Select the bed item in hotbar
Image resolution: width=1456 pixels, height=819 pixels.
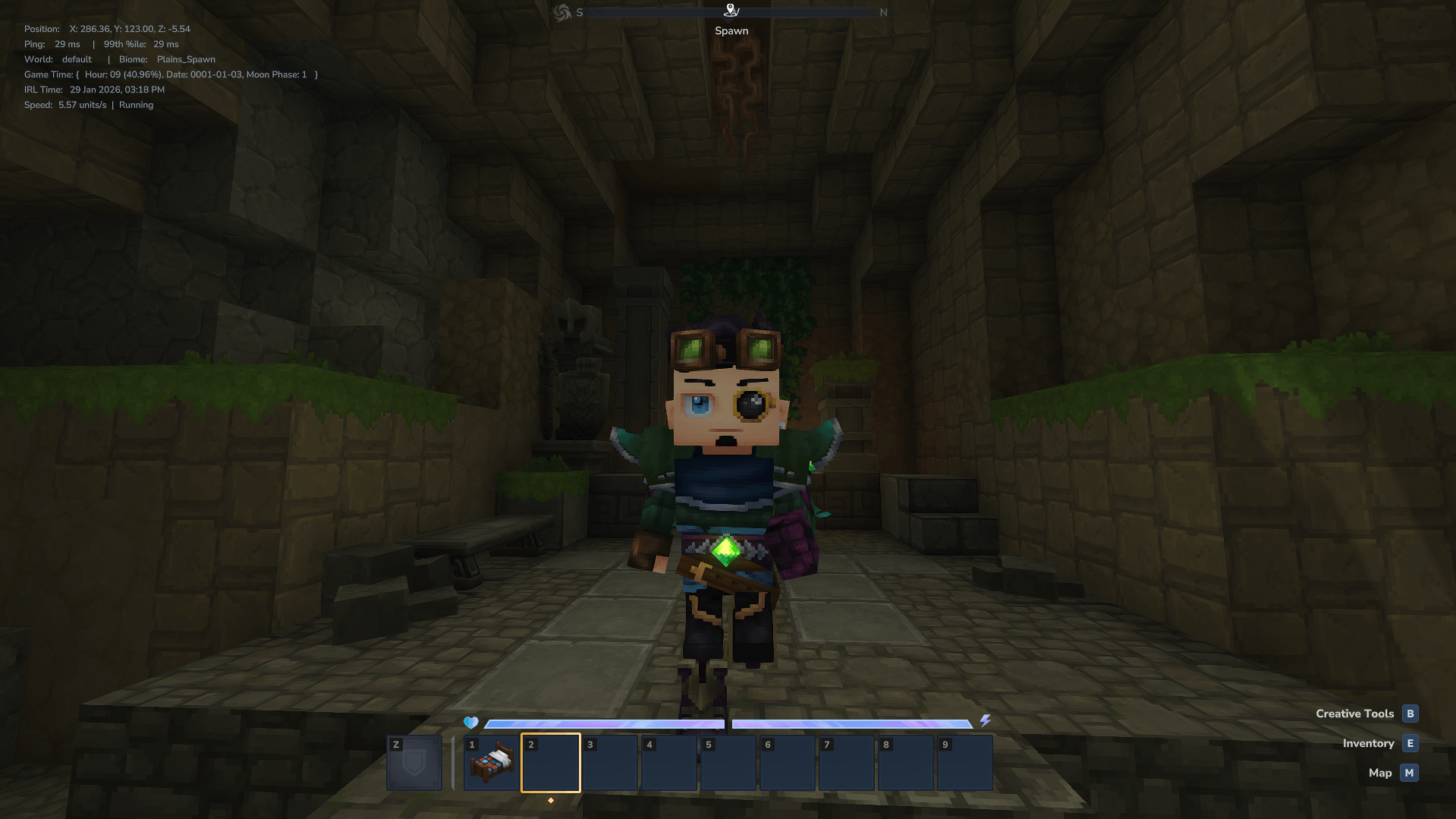[492, 762]
